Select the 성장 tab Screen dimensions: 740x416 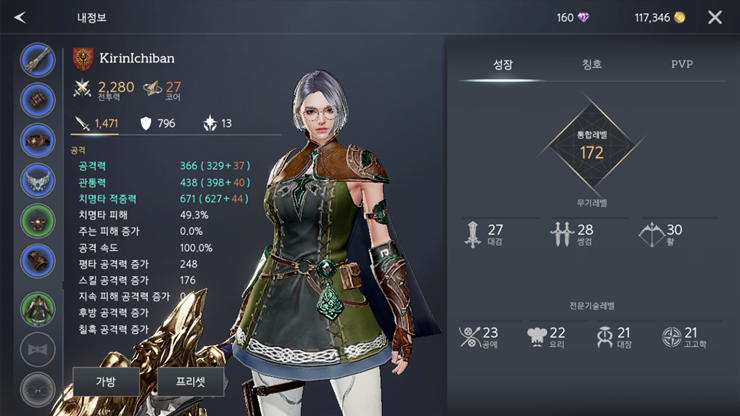click(502, 64)
